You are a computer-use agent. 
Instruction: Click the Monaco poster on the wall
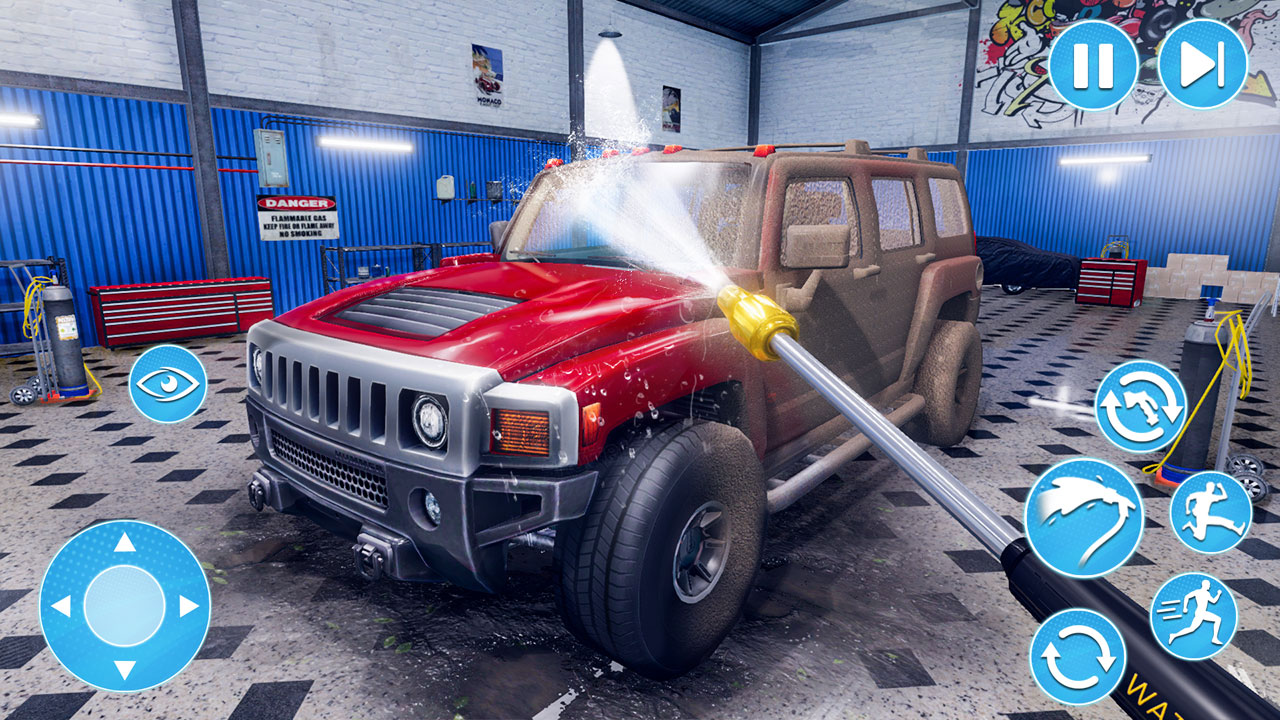click(x=487, y=75)
